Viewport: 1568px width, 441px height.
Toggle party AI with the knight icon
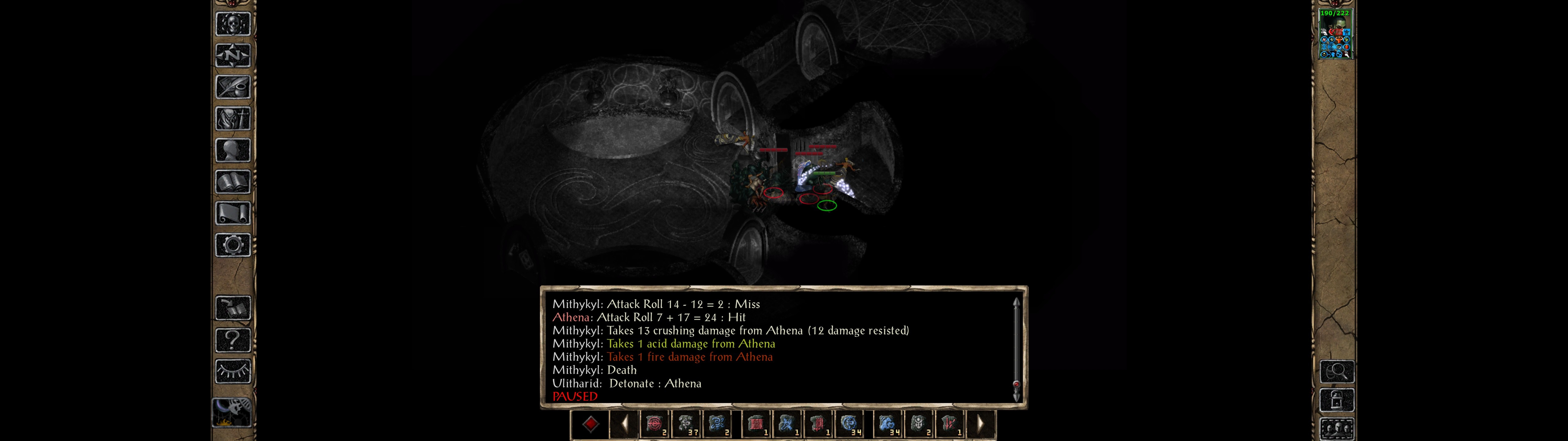[233, 412]
